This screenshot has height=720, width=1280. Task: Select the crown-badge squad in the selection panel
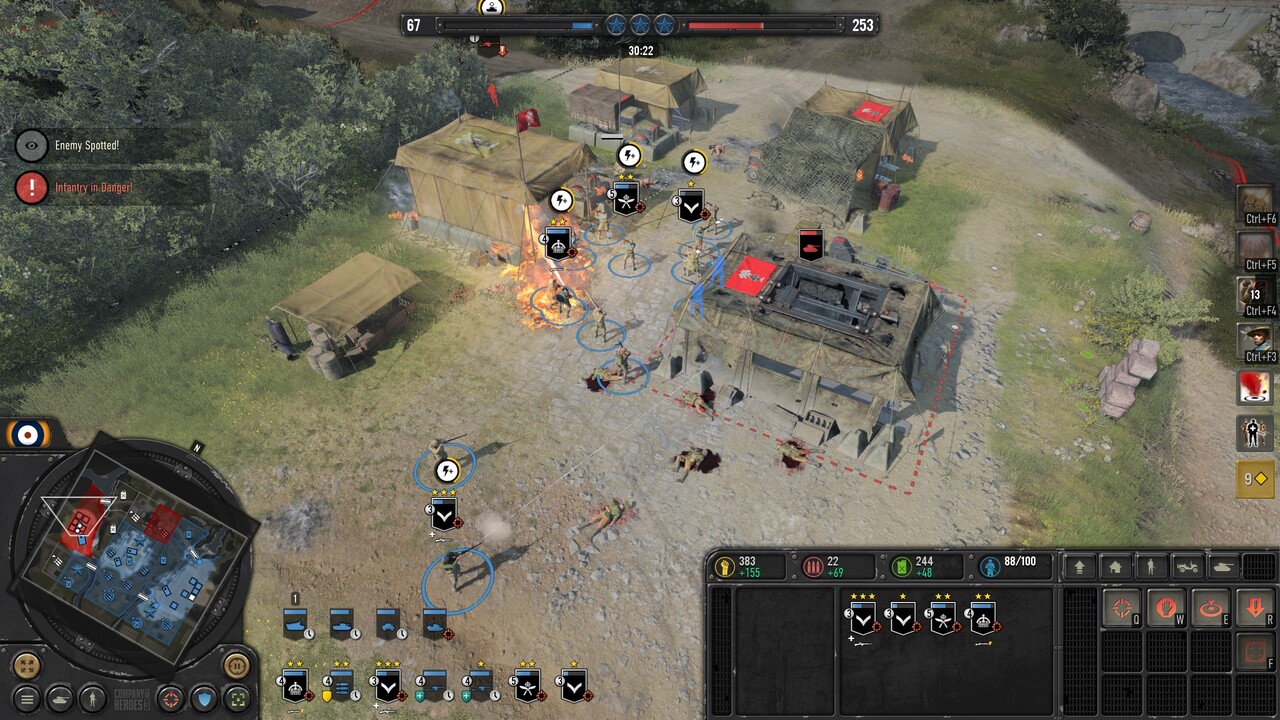tap(984, 619)
